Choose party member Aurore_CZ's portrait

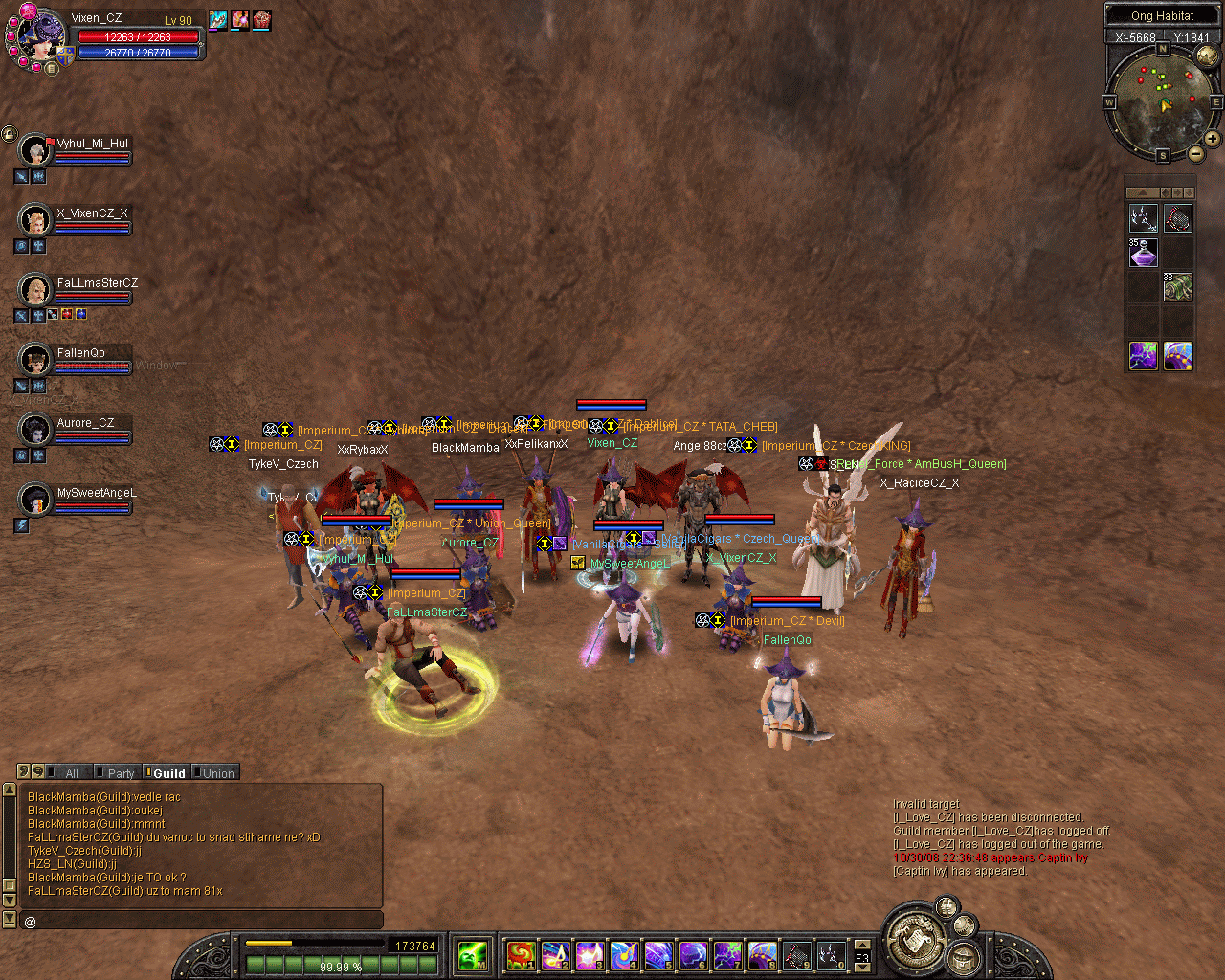(35, 429)
